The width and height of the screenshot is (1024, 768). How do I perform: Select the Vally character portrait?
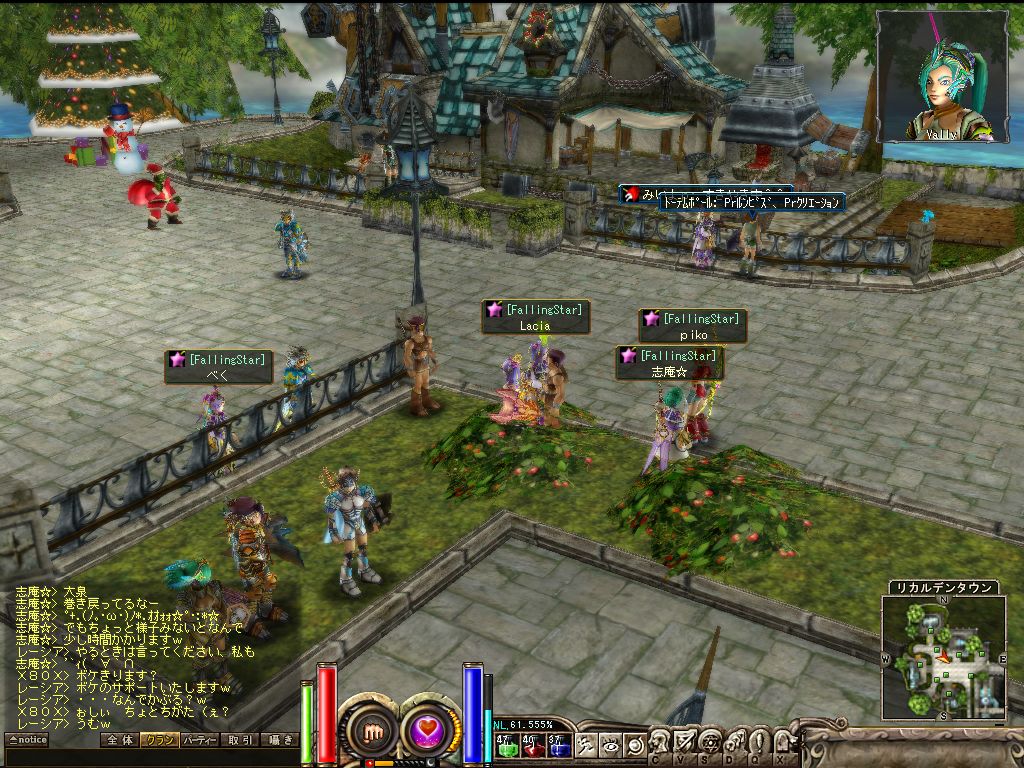tap(942, 76)
